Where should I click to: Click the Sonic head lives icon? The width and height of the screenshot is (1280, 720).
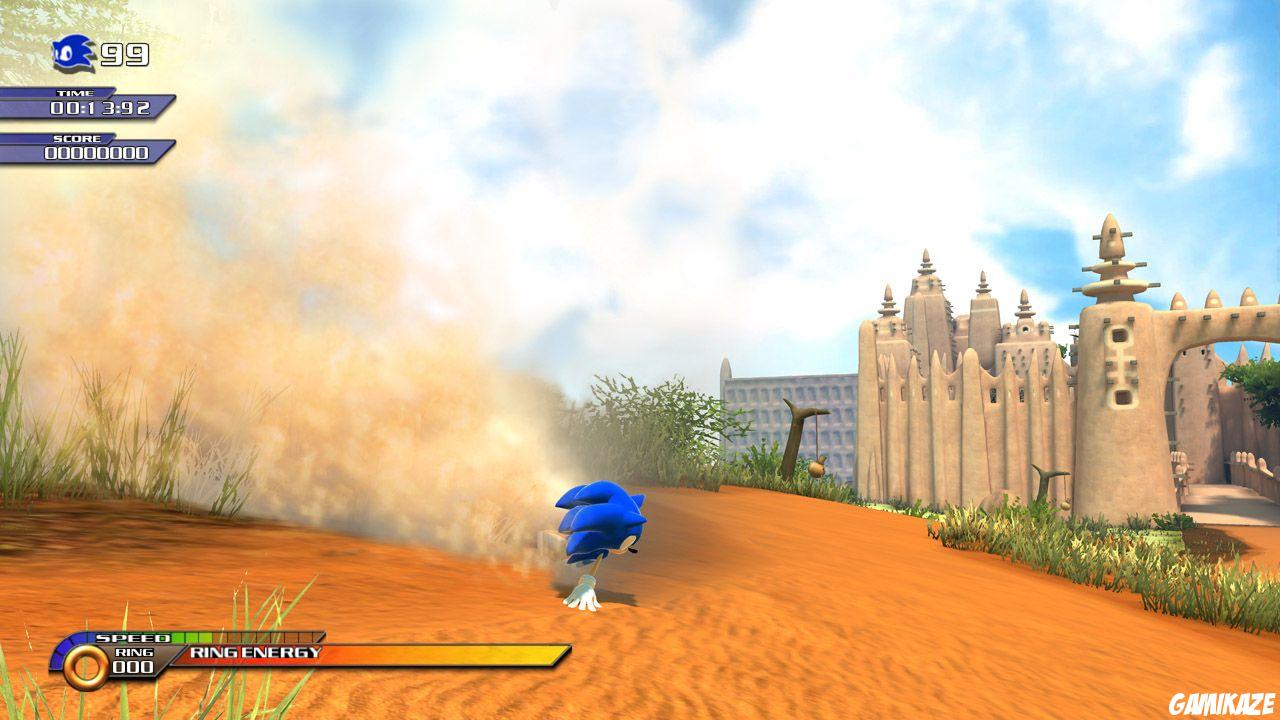pyautogui.click(x=75, y=52)
